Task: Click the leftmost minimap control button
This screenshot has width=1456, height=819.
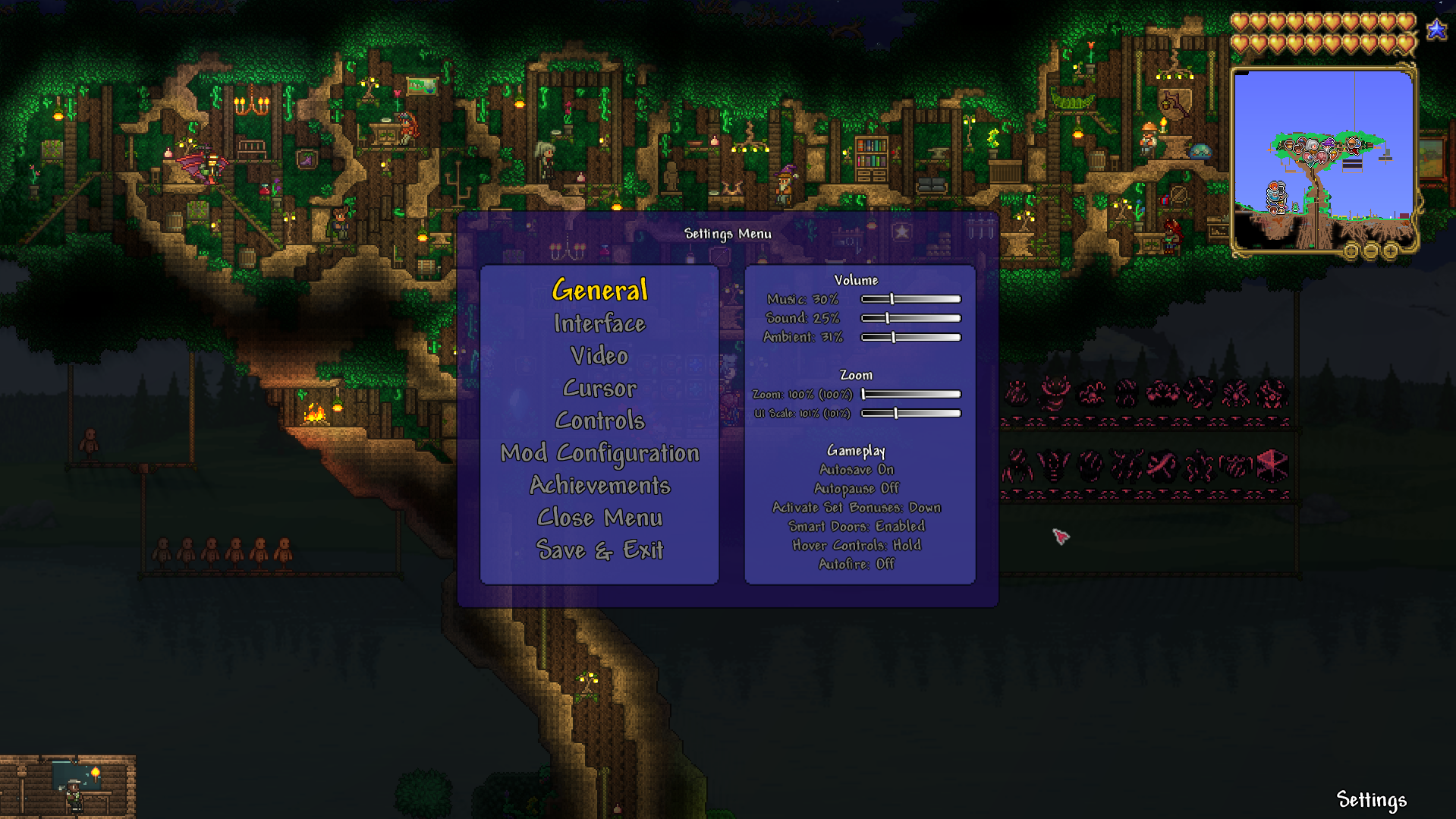Action: tap(1352, 250)
